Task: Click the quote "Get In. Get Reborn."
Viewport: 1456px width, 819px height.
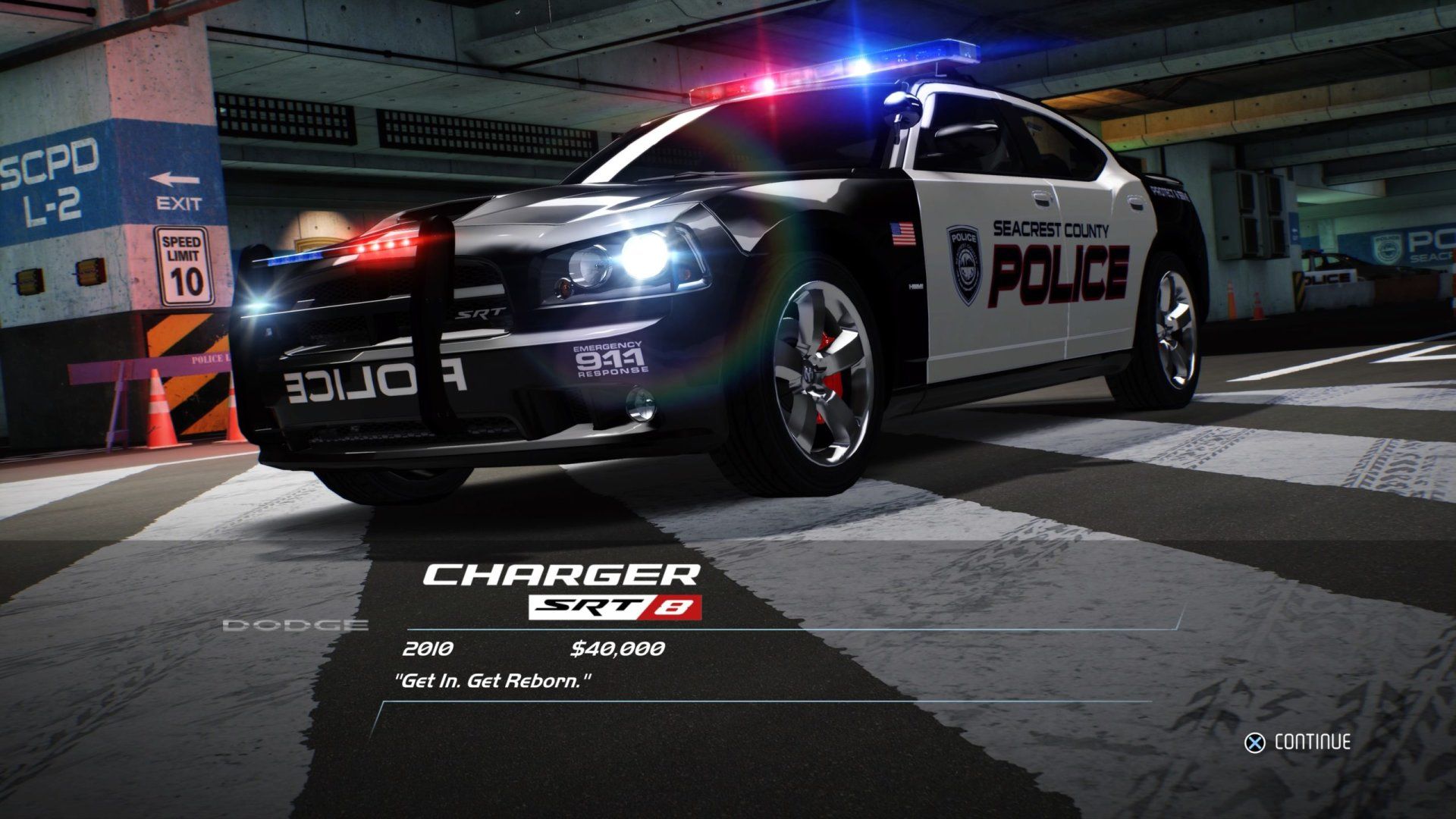Action: 493,680
